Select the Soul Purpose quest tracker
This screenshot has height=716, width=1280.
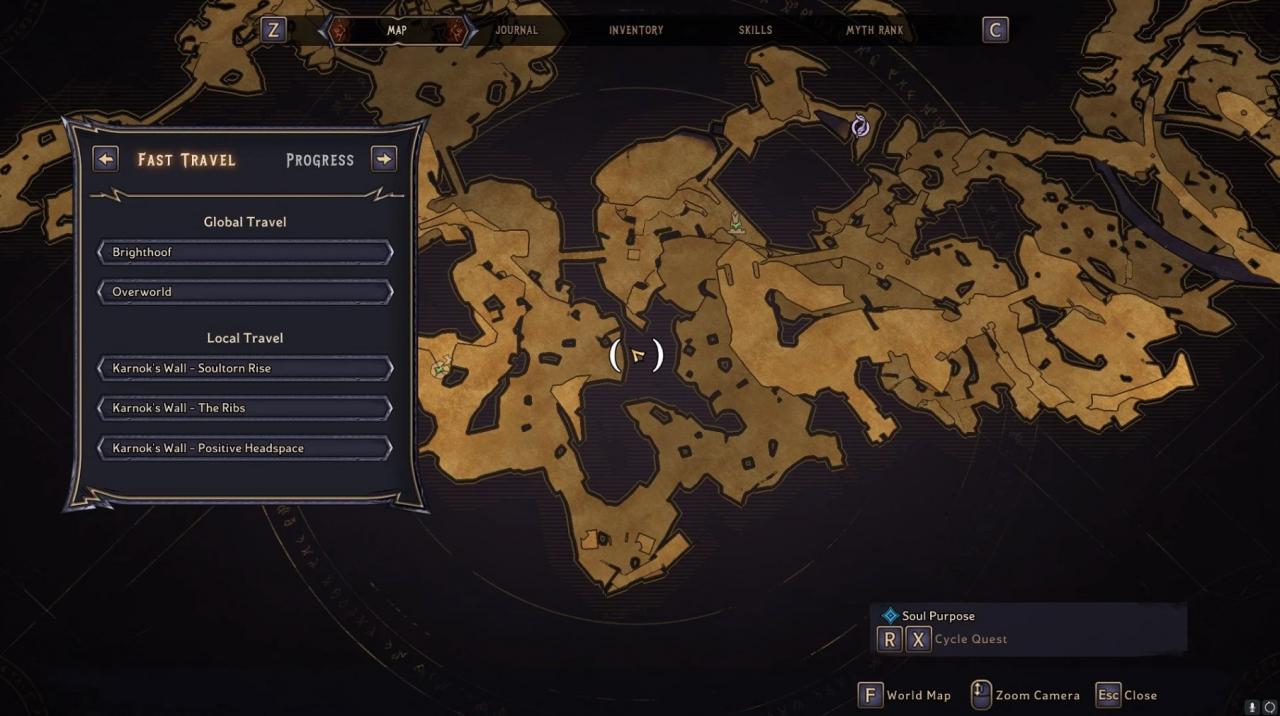(938, 616)
